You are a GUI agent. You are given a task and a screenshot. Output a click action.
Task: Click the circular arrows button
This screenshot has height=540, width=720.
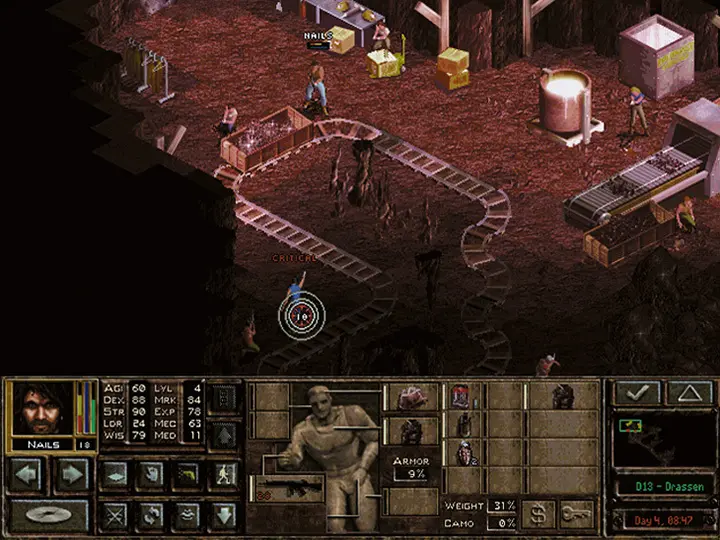pos(150,515)
